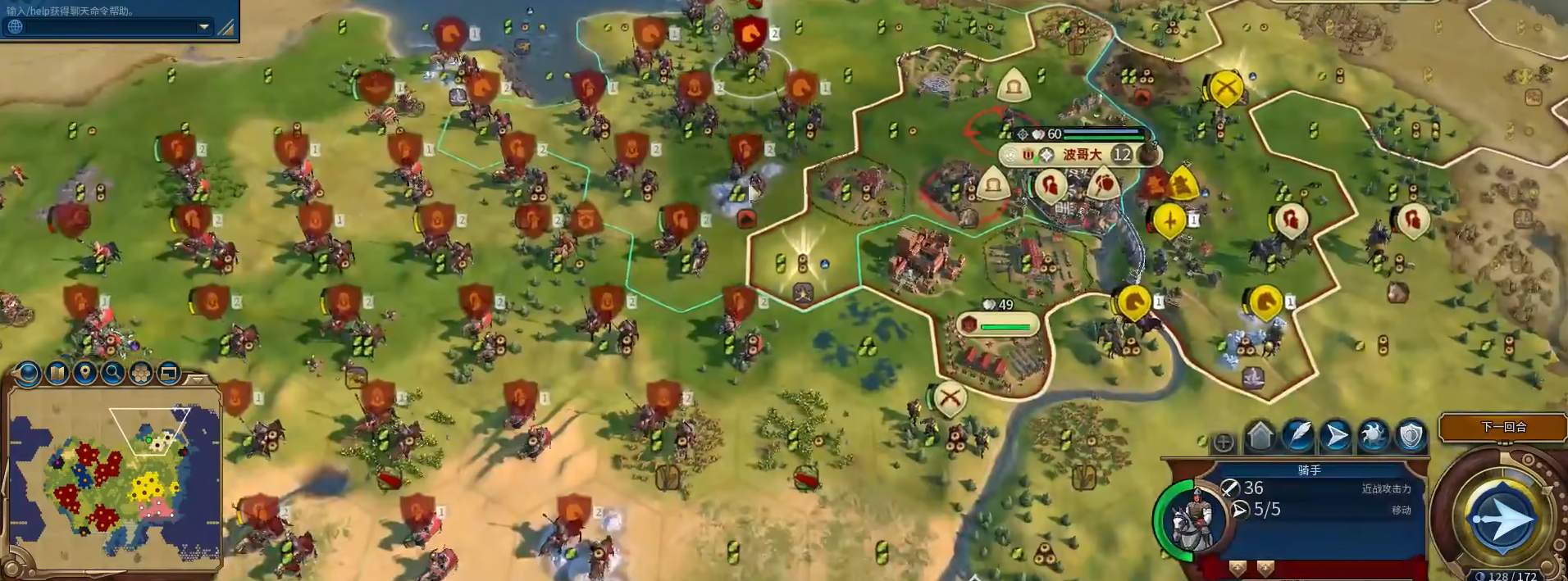Open the map pin marker tool

[84, 374]
